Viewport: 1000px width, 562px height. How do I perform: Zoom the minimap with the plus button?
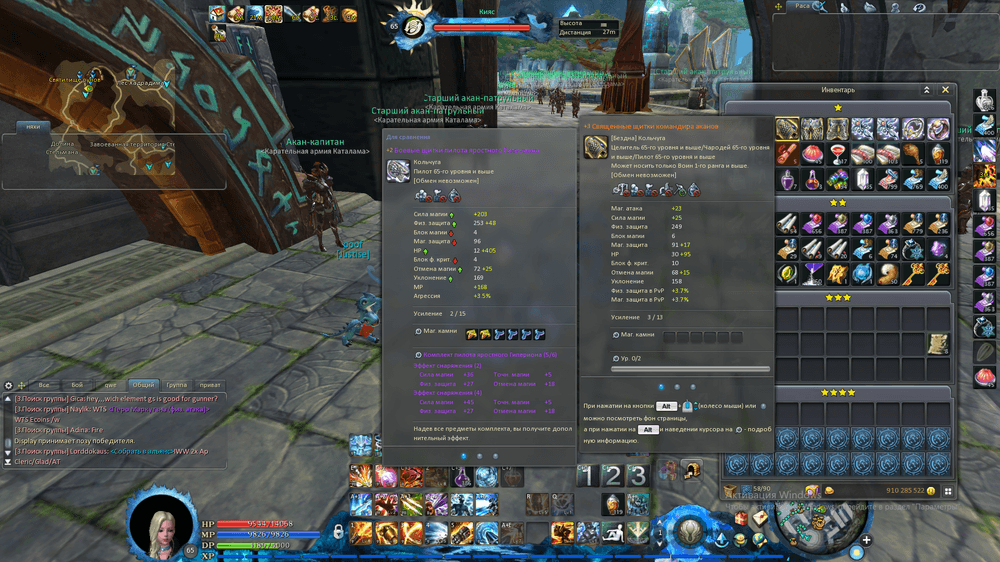(866, 541)
